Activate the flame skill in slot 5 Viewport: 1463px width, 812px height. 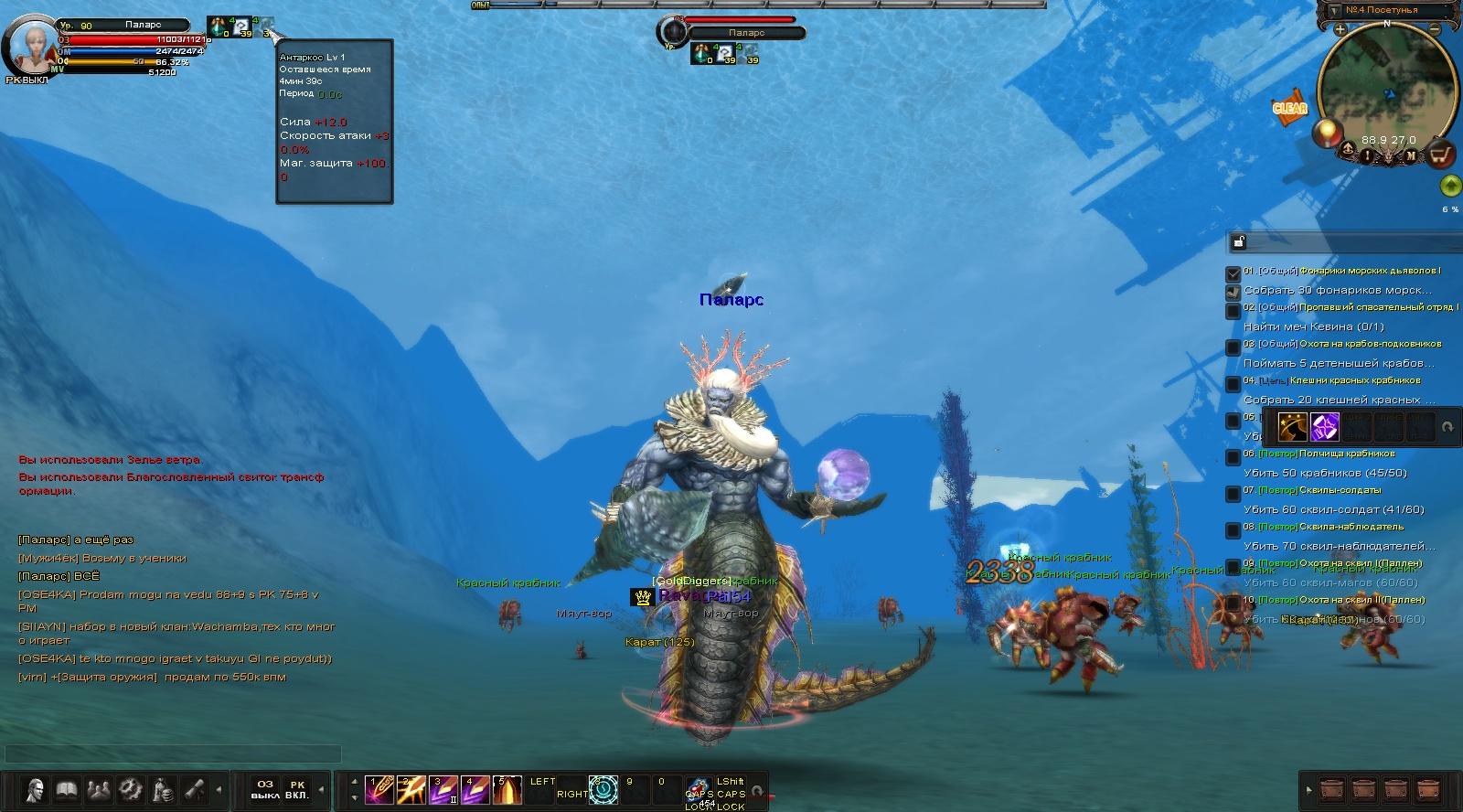click(x=507, y=789)
